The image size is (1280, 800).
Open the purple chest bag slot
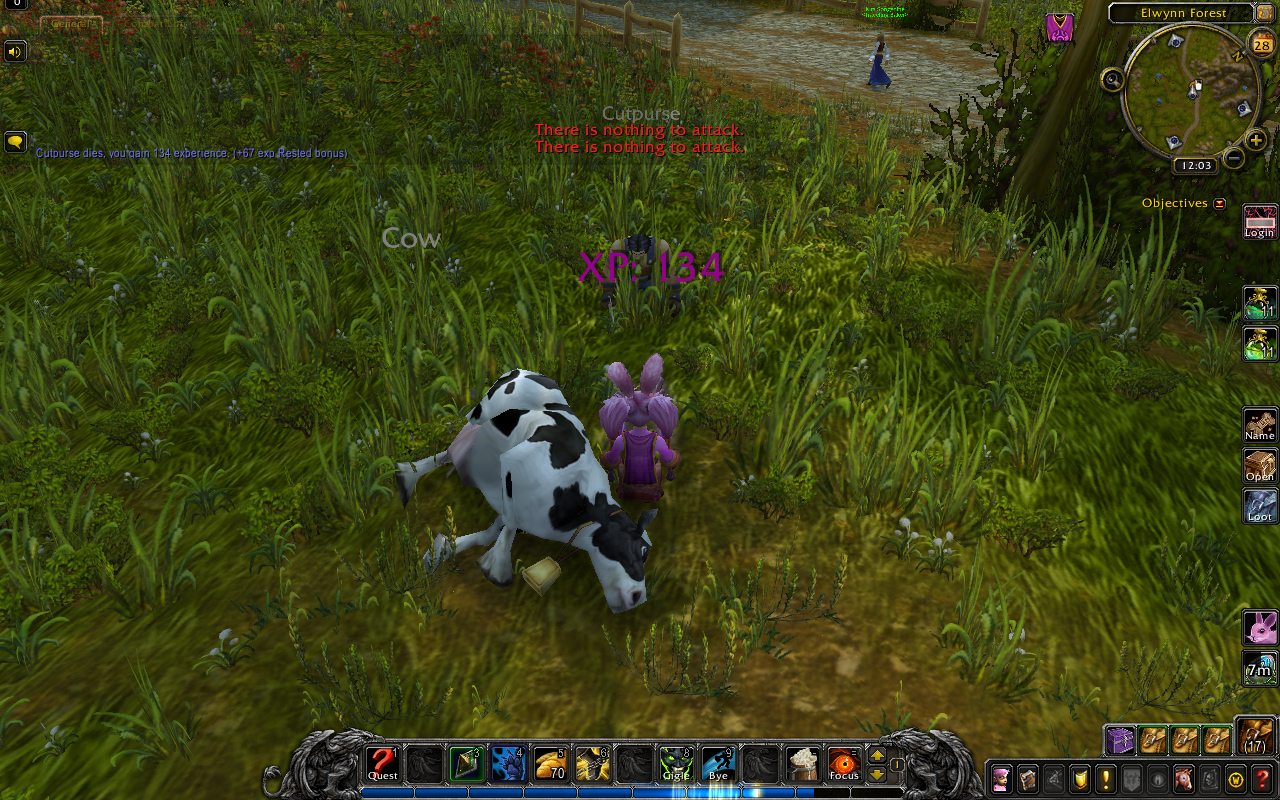1120,740
